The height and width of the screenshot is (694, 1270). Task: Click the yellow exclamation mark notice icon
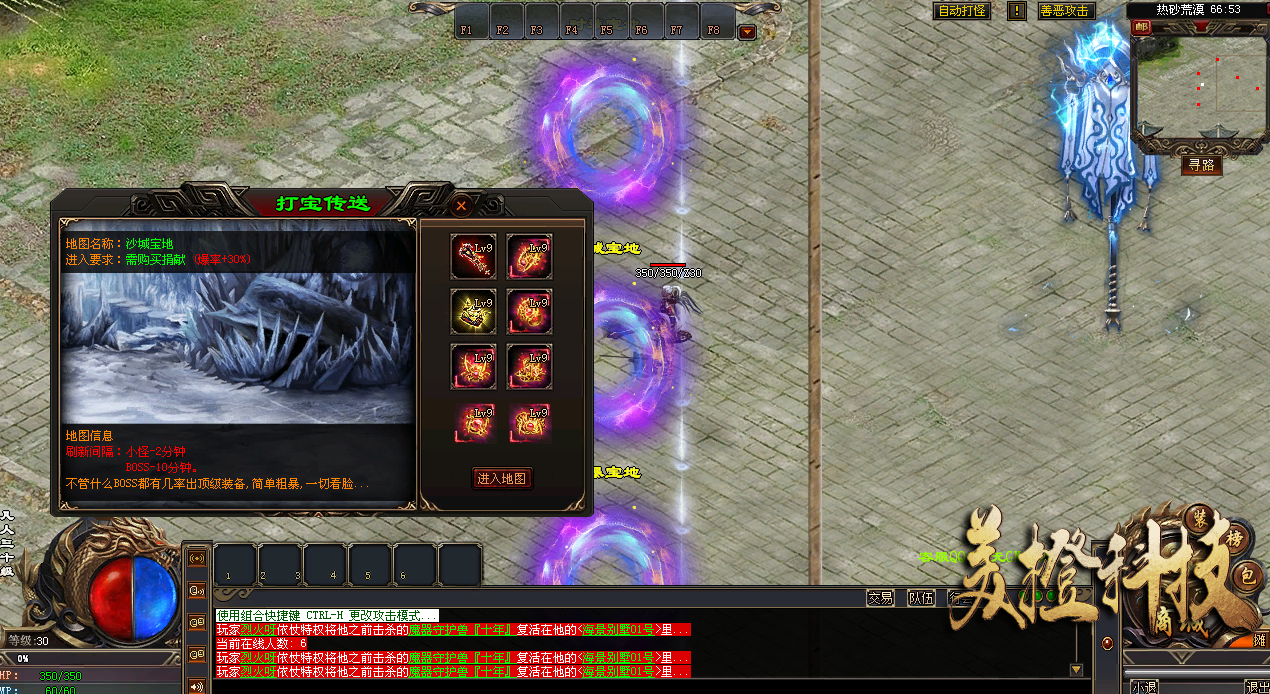click(1016, 11)
